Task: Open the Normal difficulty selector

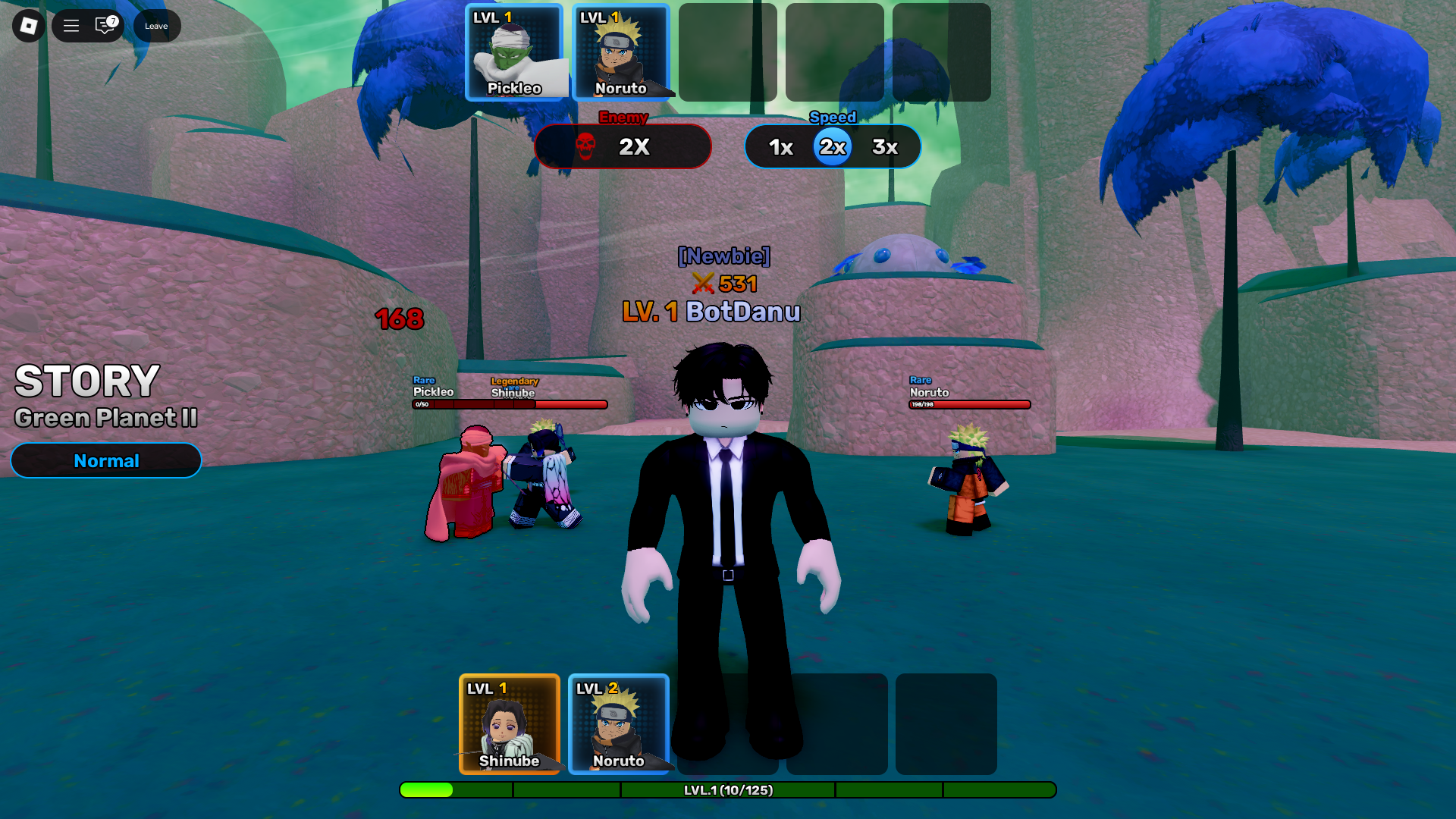Action: pos(105,460)
